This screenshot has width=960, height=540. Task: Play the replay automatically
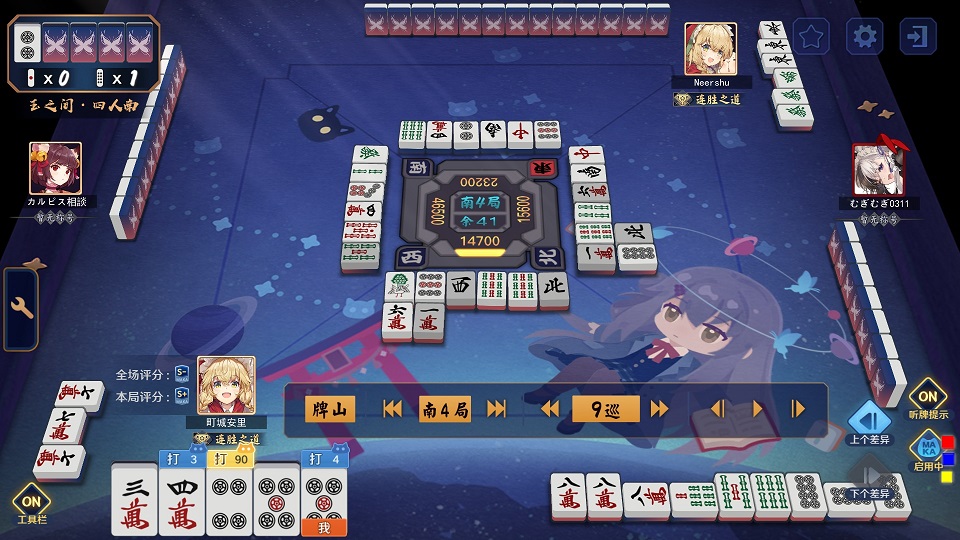click(757, 409)
